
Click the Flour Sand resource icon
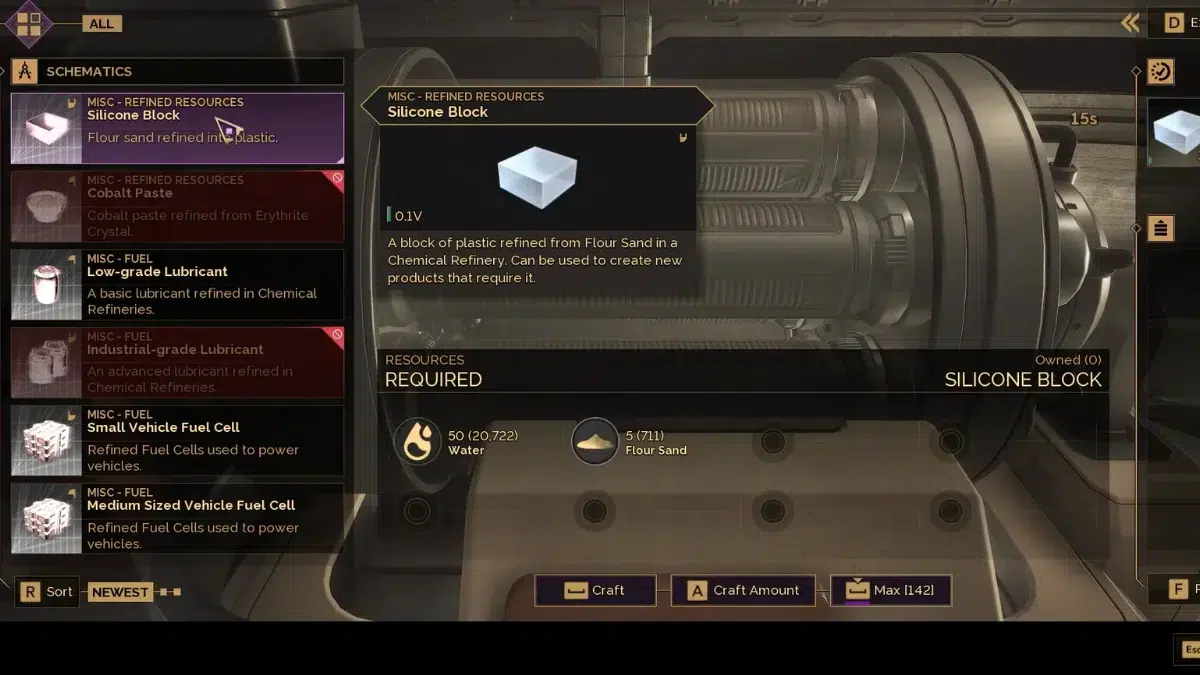click(x=594, y=441)
